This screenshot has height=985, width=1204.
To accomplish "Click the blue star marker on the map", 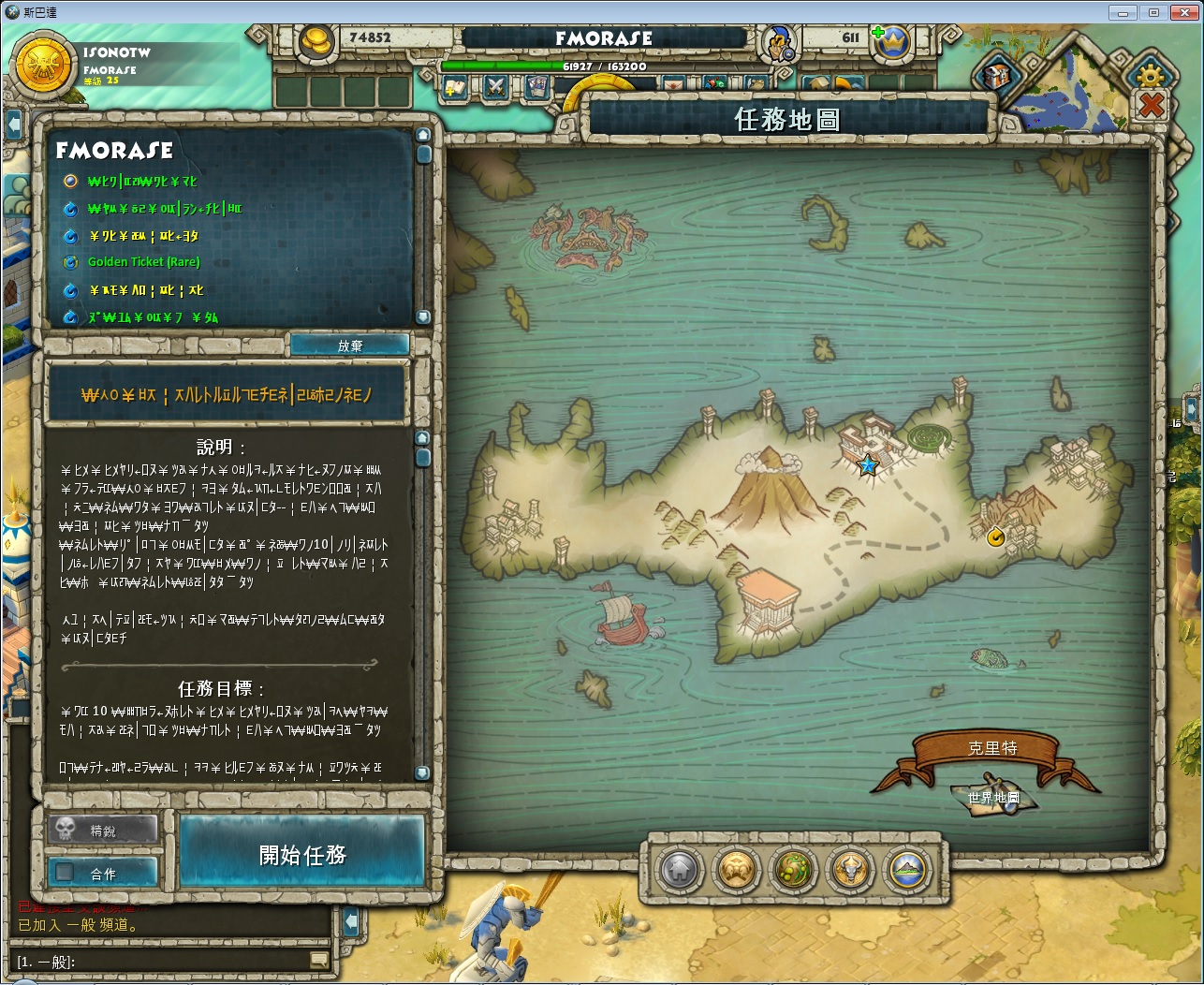I will tap(868, 464).
